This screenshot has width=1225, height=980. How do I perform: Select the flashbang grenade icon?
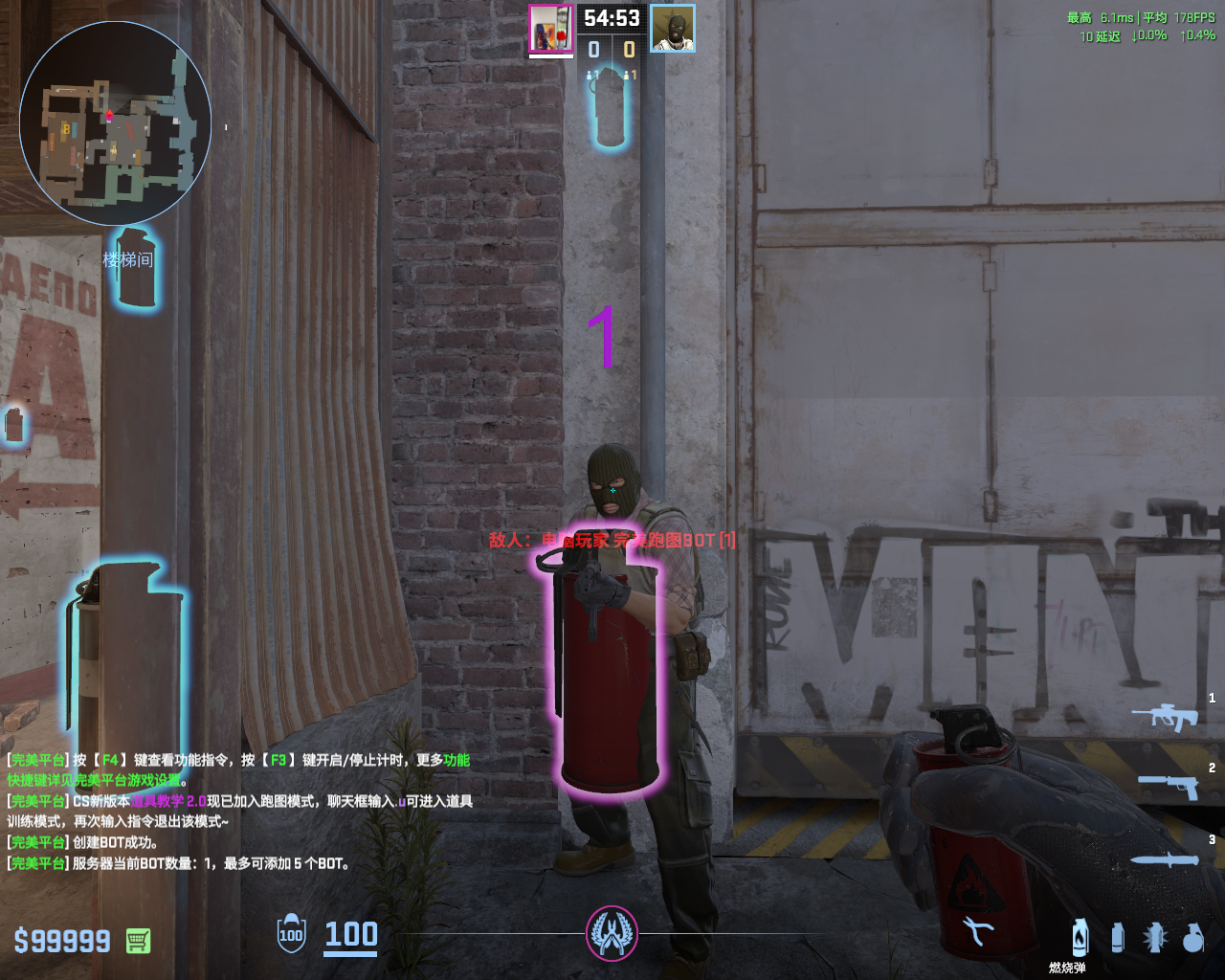coord(1155,937)
